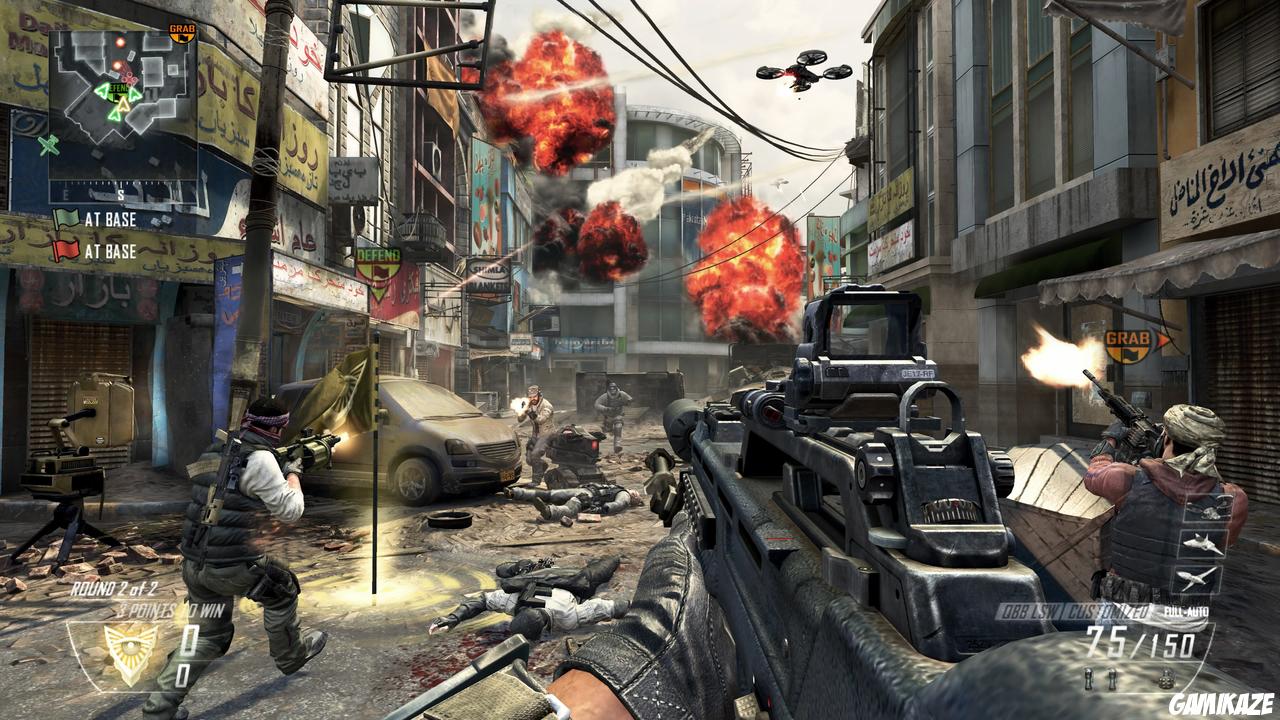The image size is (1280, 720).
Task: Toggle the player arrow on the minimap
Action: click(124, 105)
